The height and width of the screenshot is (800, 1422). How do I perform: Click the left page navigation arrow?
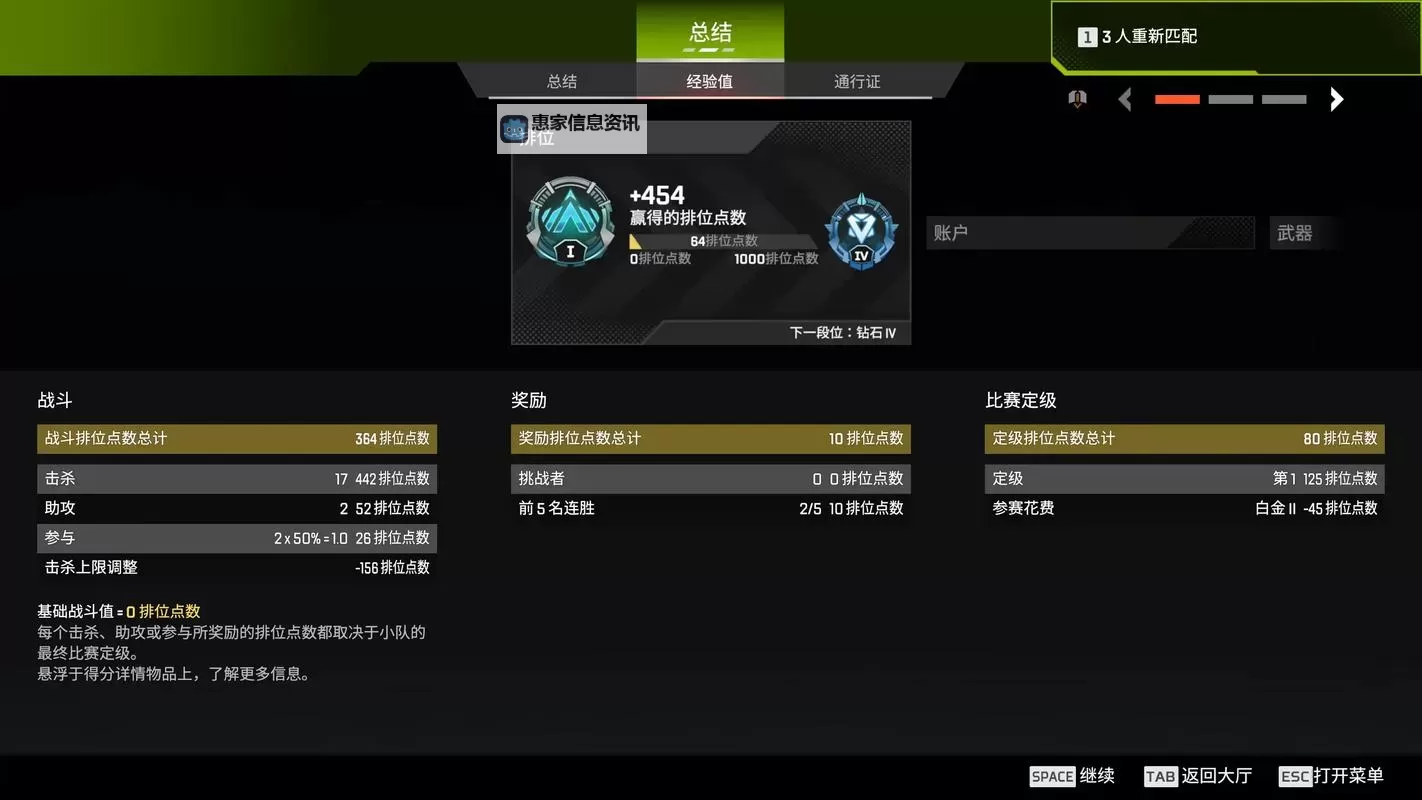pyautogui.click(x=1123, y=99)
